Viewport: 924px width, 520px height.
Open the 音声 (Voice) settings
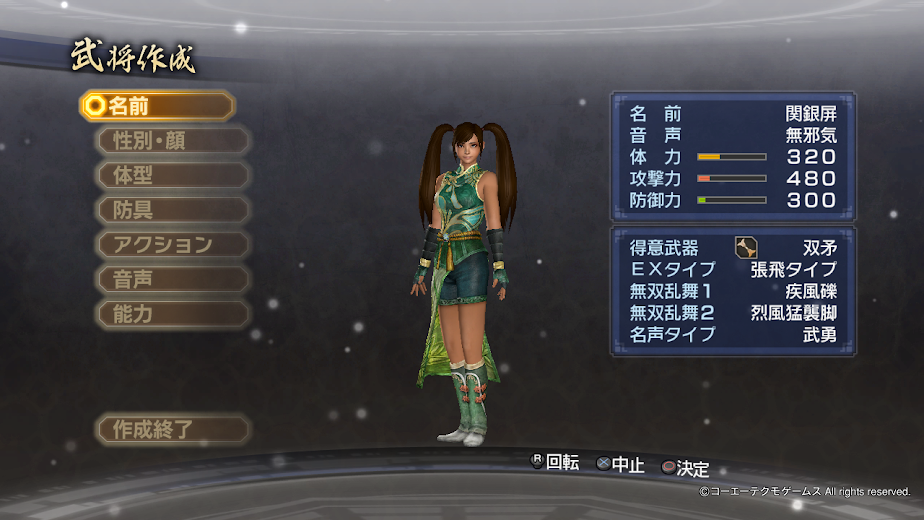pyautogui.click(x=171, y=279)
